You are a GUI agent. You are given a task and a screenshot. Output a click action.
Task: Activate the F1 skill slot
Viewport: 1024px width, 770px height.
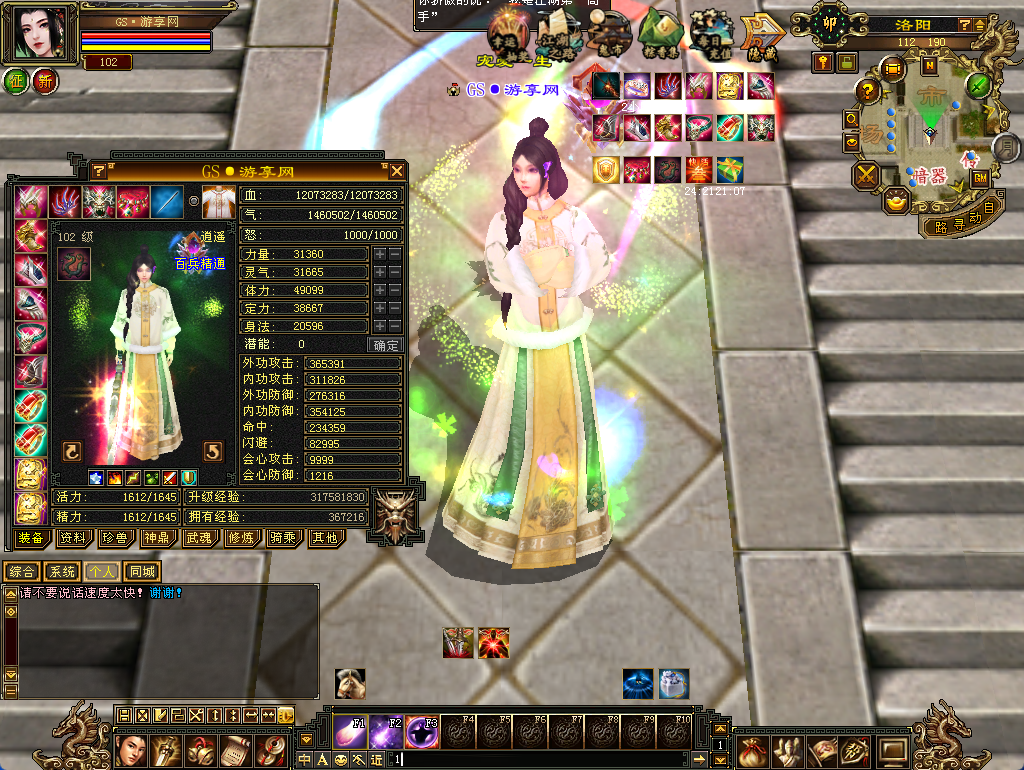pyautogui.click(x=349, y=731)
